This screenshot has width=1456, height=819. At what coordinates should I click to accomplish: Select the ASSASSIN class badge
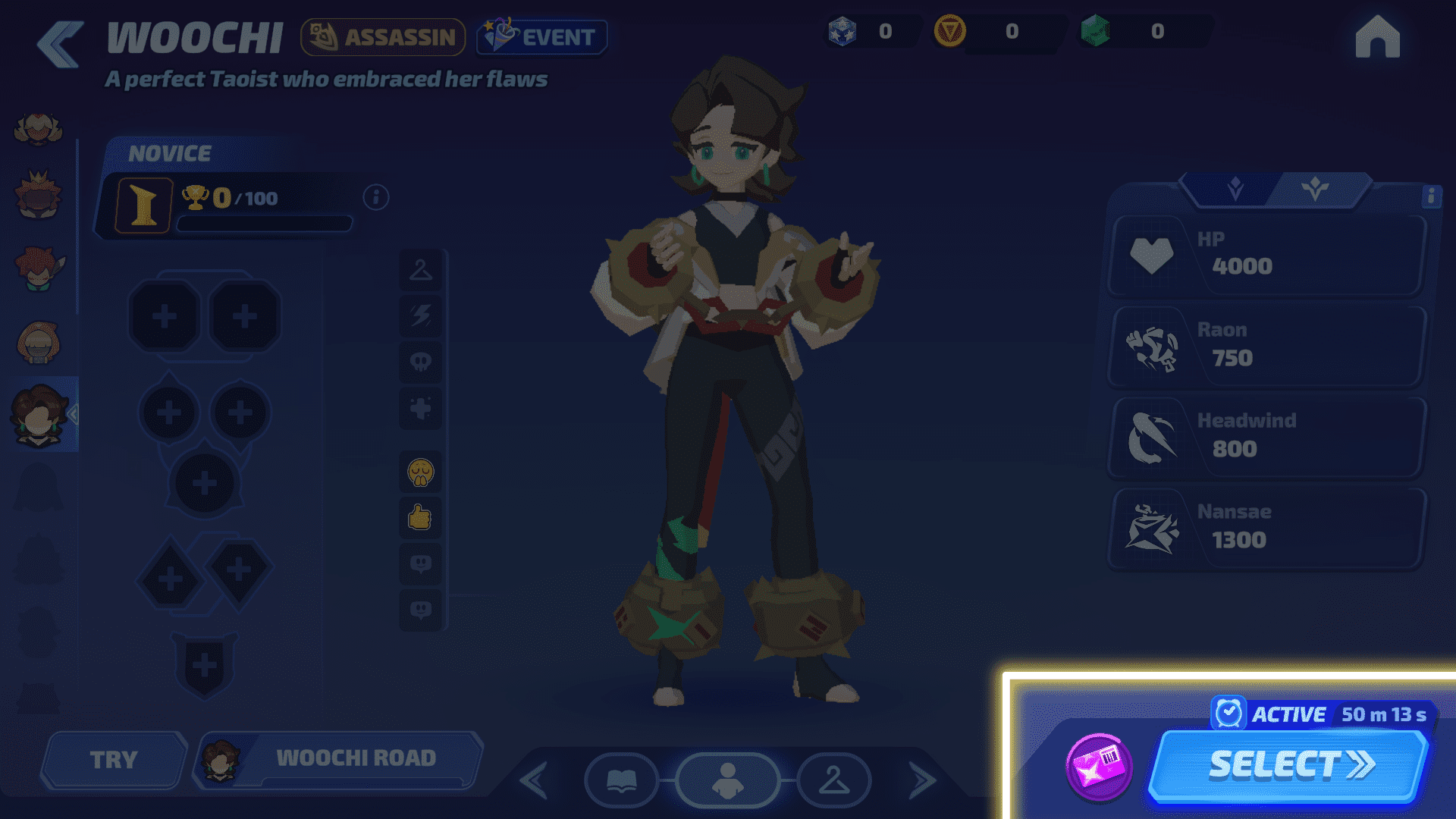tap(382, 36)
